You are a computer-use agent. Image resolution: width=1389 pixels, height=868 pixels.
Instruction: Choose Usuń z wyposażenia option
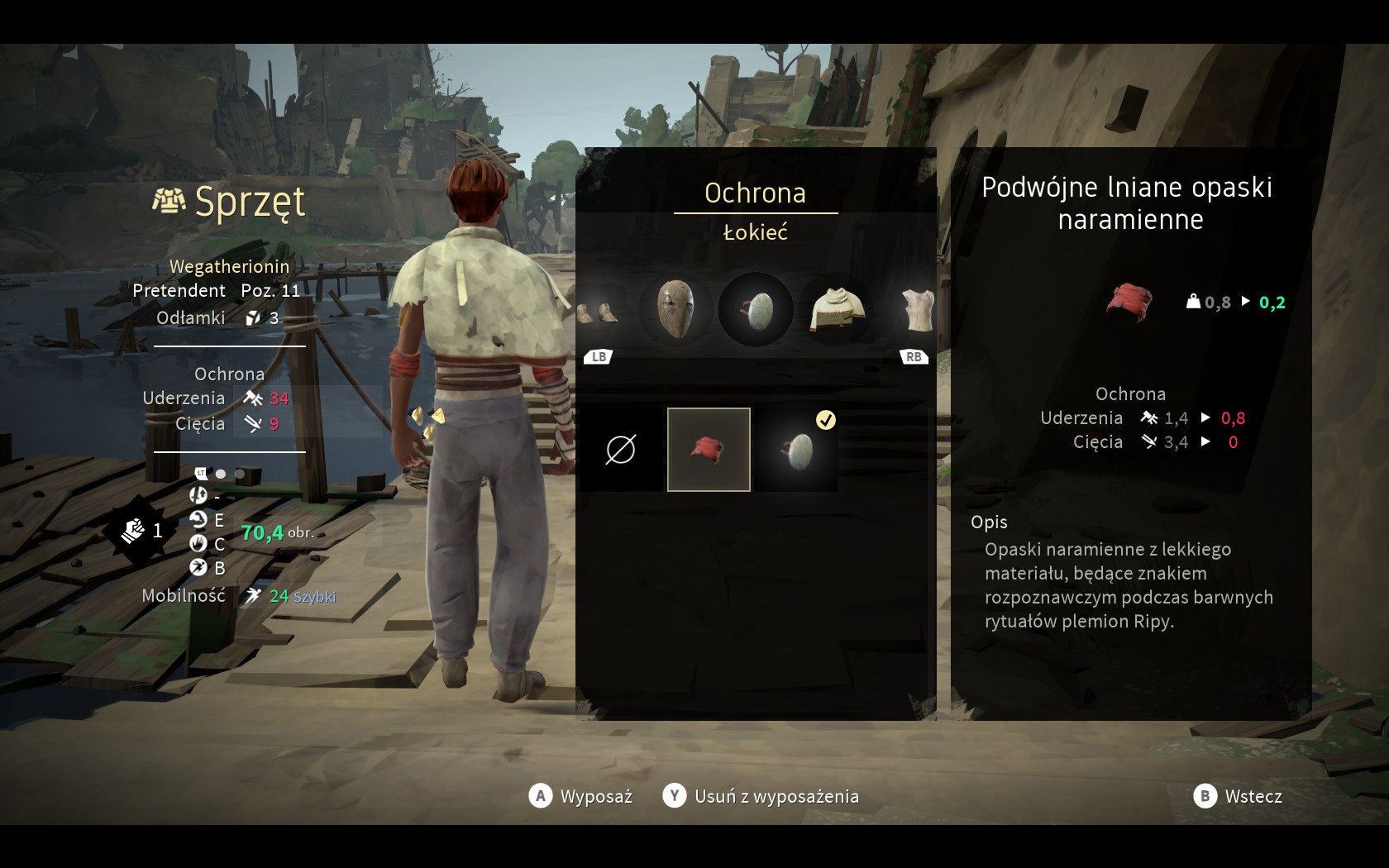tap(761, 796)
